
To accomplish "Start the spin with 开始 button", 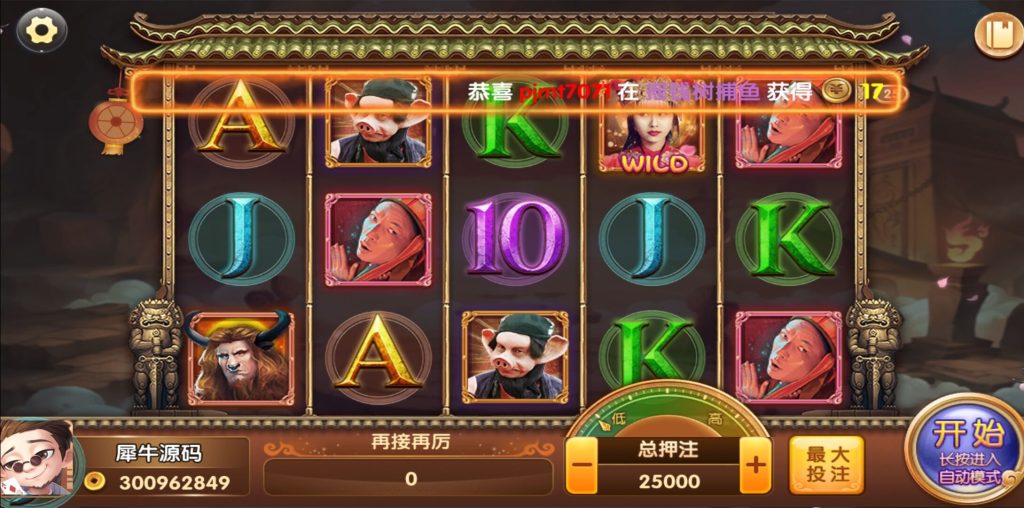I will [x=966, y=450].
